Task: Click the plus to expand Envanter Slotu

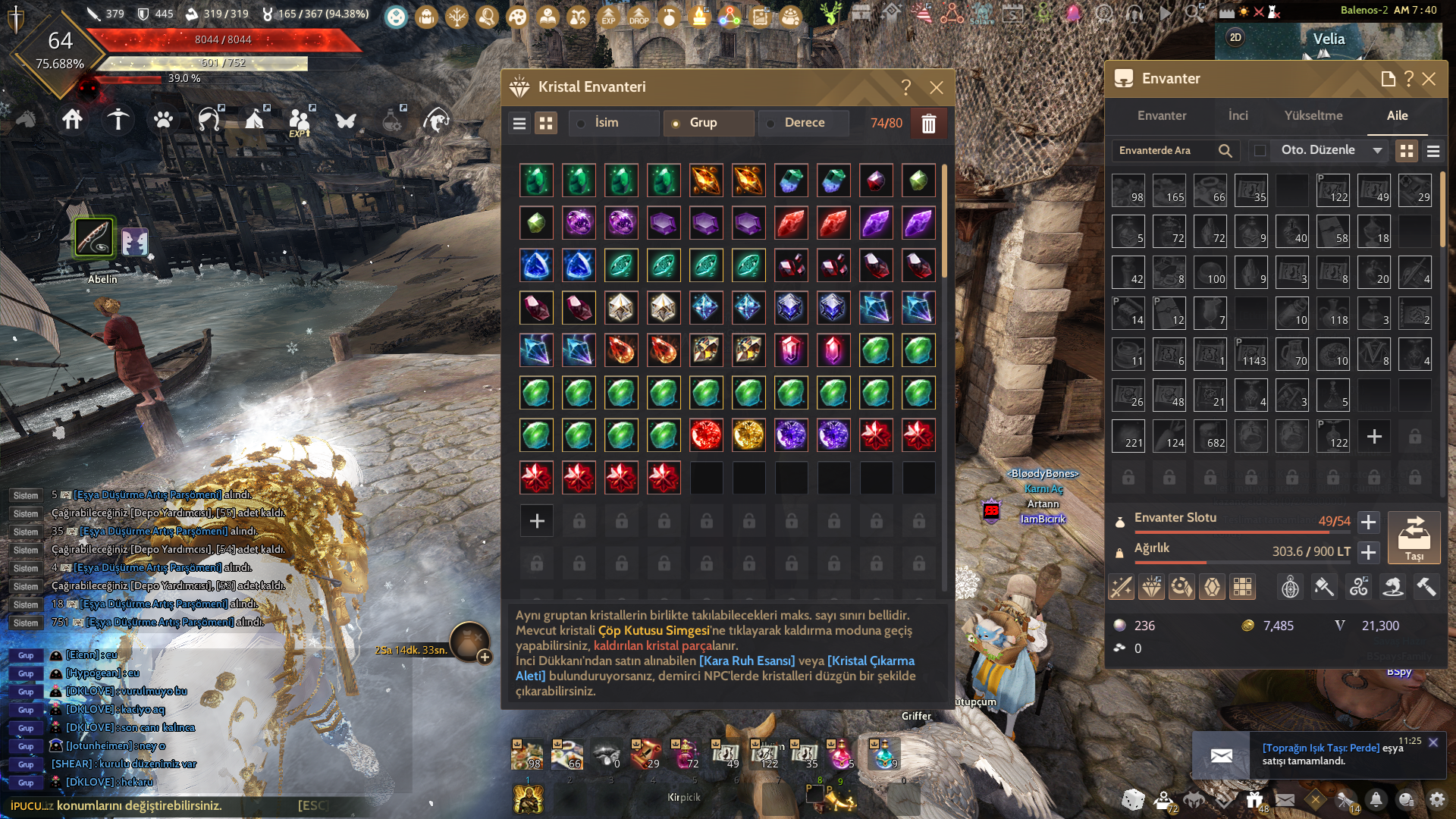Action: [x=1369, y=522]
